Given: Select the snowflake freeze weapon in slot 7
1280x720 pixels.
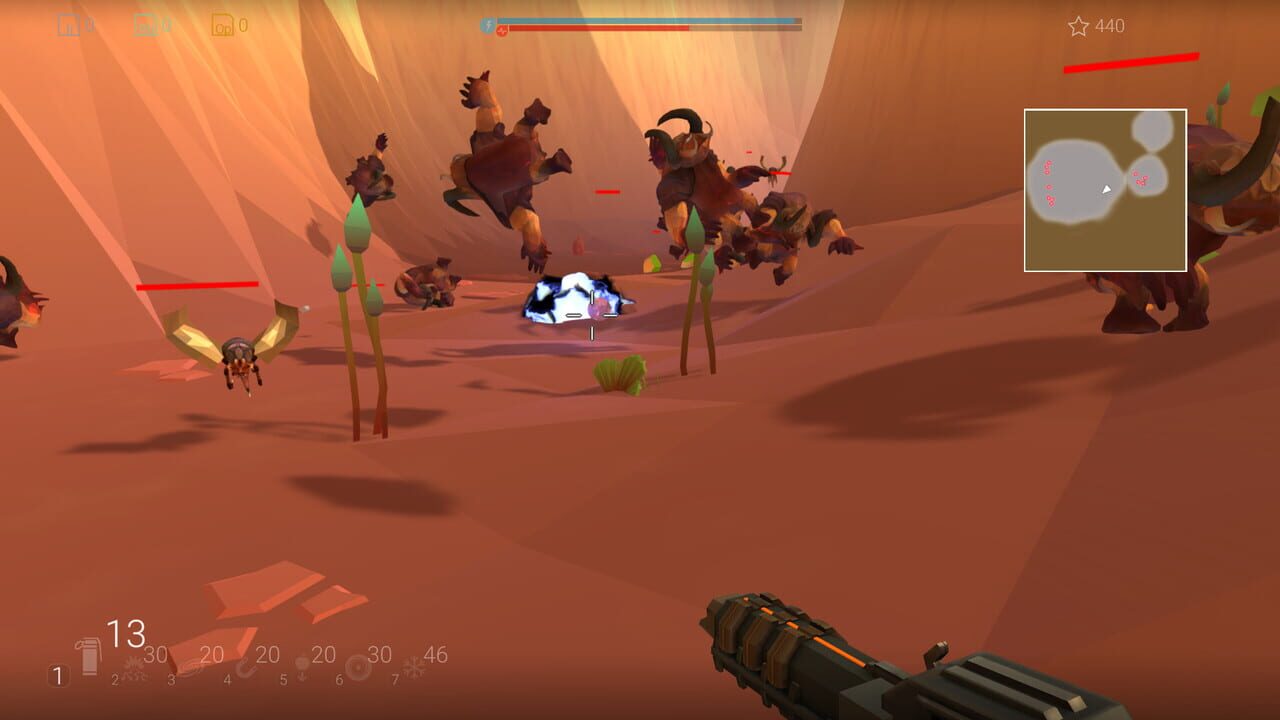Looking at the screenshot, I should point(412,665).
